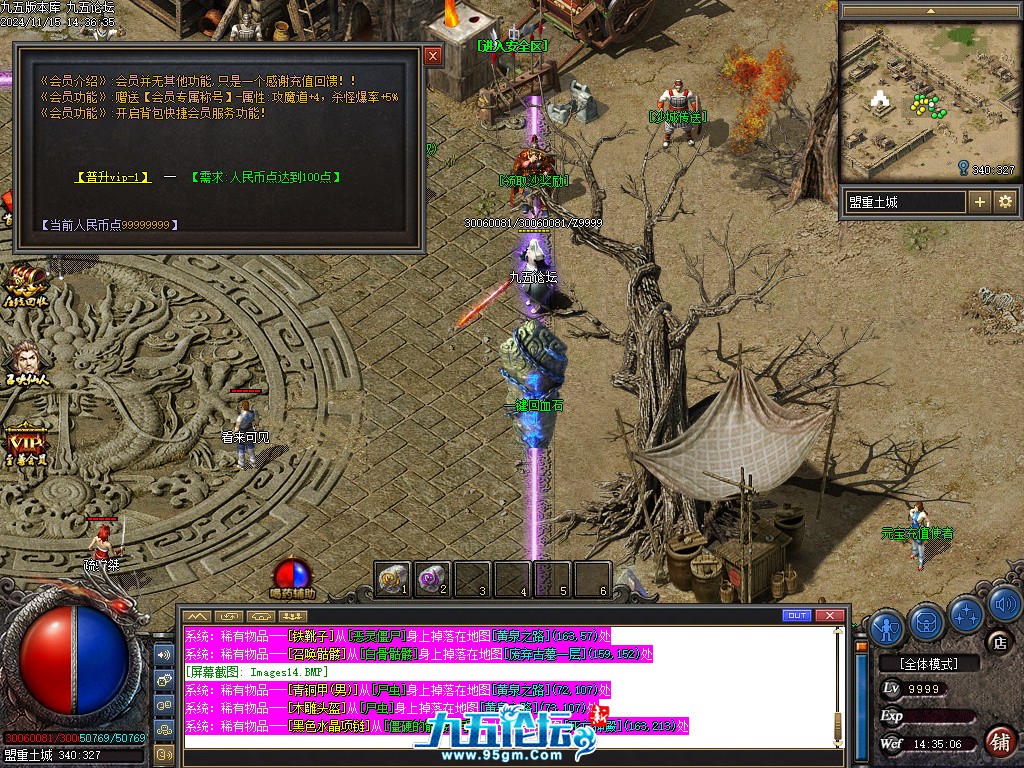Close the chat window with red X
This screenshot has height=768, width=1024.
point(829,615)
